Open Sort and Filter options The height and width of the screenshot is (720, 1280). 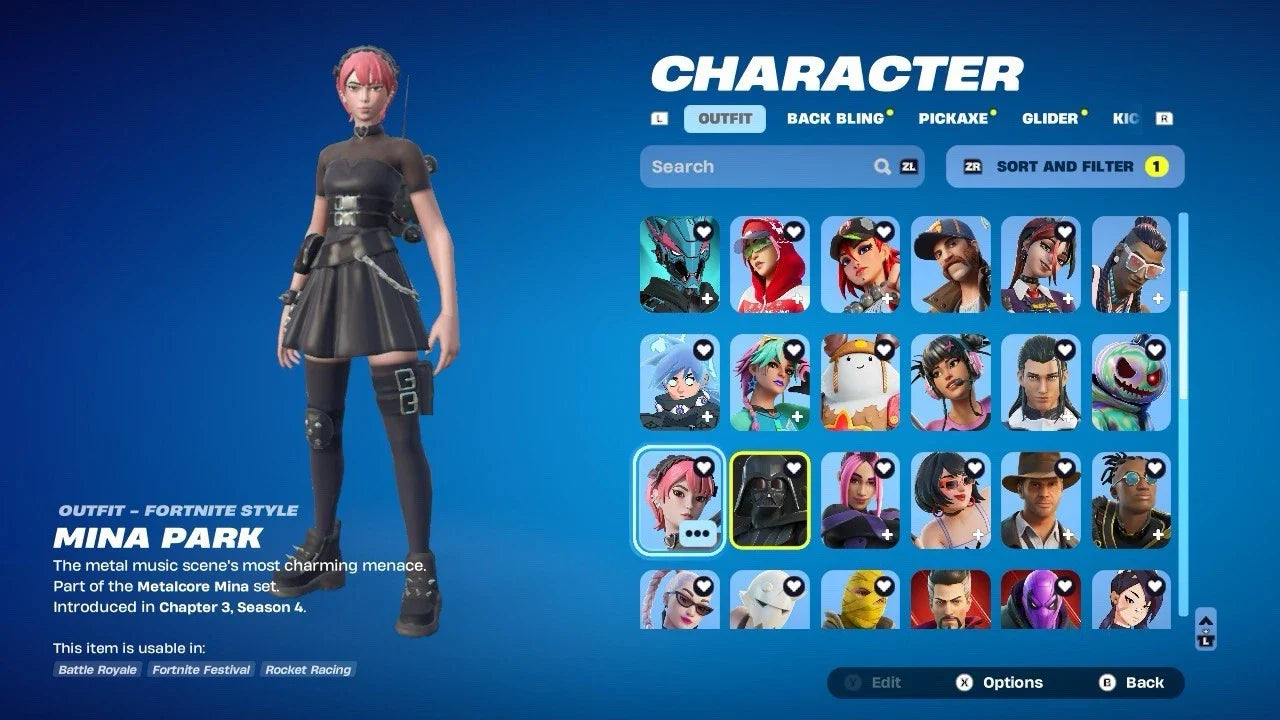[x=1064, y=167]
